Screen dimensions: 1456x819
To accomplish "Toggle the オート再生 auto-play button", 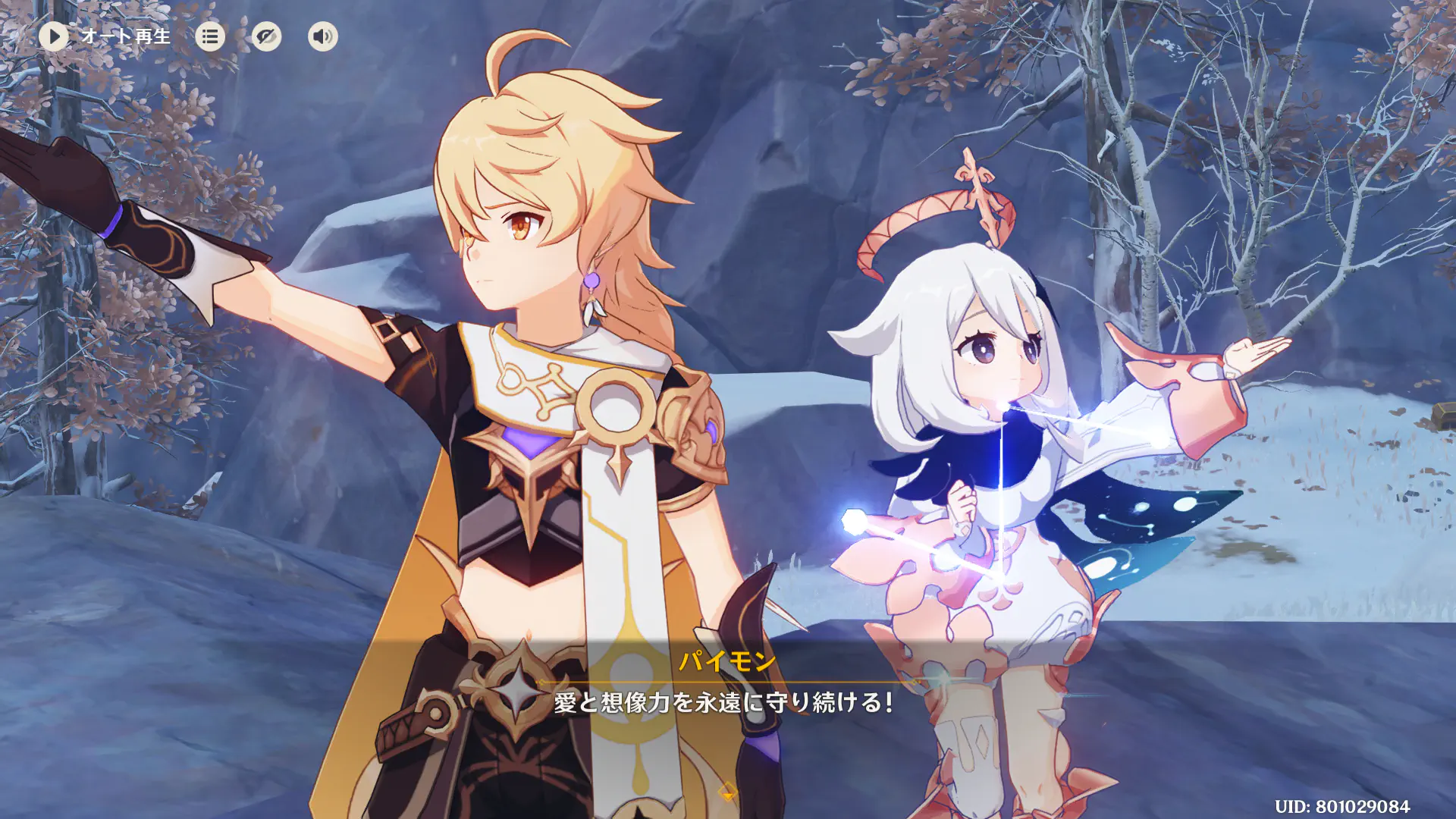I will (x=55, y=36).
